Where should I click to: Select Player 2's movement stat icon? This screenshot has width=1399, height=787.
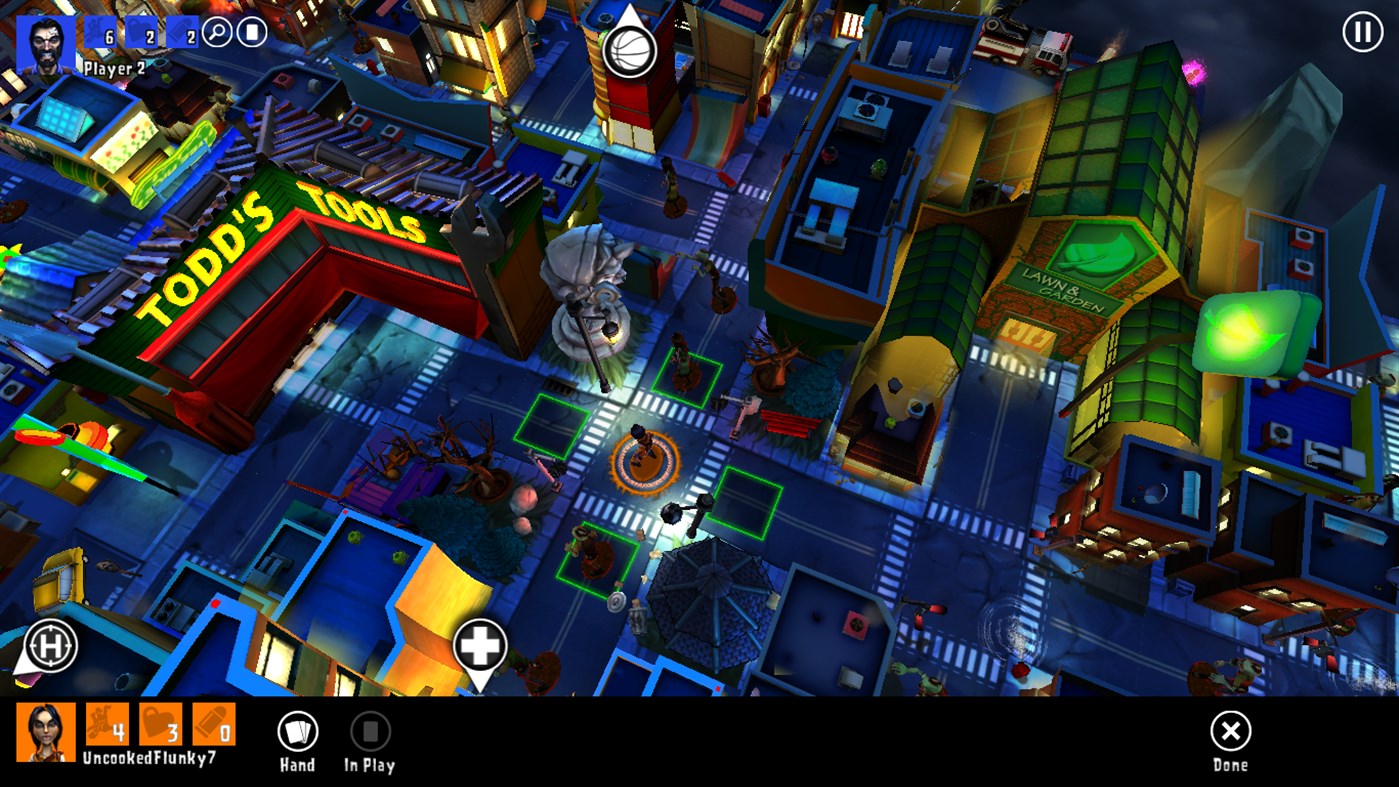100,31
